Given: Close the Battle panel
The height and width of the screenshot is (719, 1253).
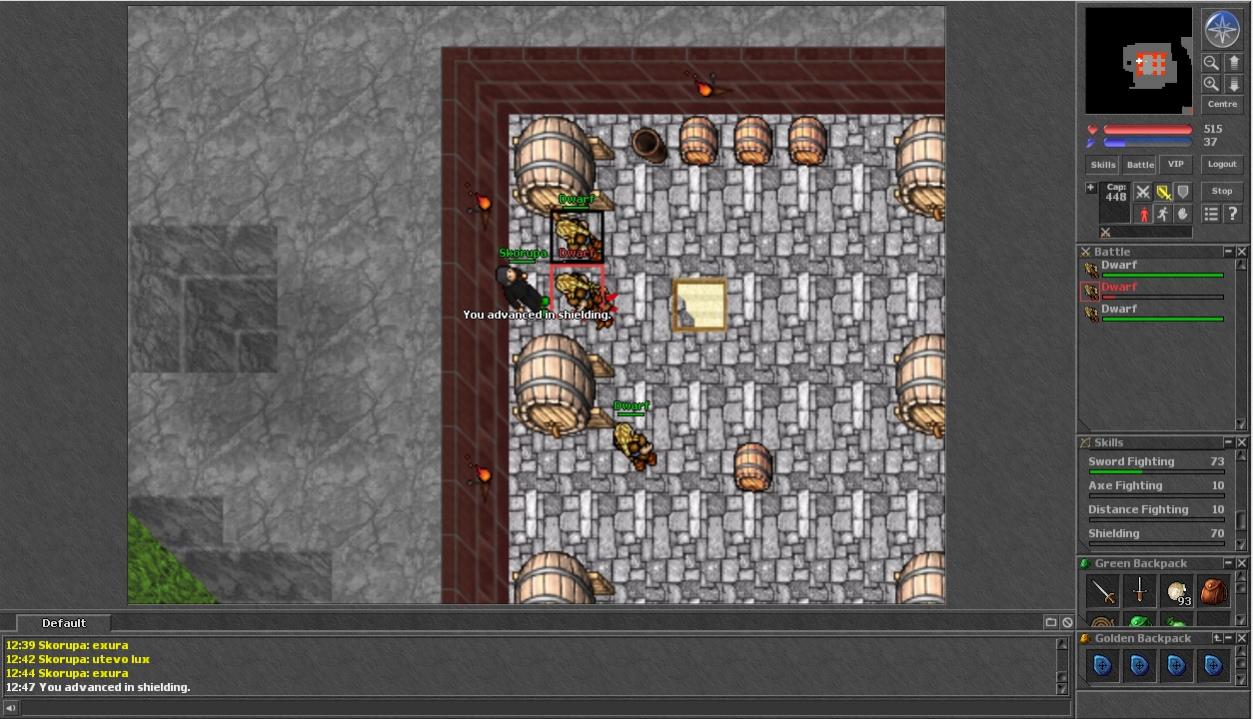Looking at the screenshot, I should [1242, 252].
